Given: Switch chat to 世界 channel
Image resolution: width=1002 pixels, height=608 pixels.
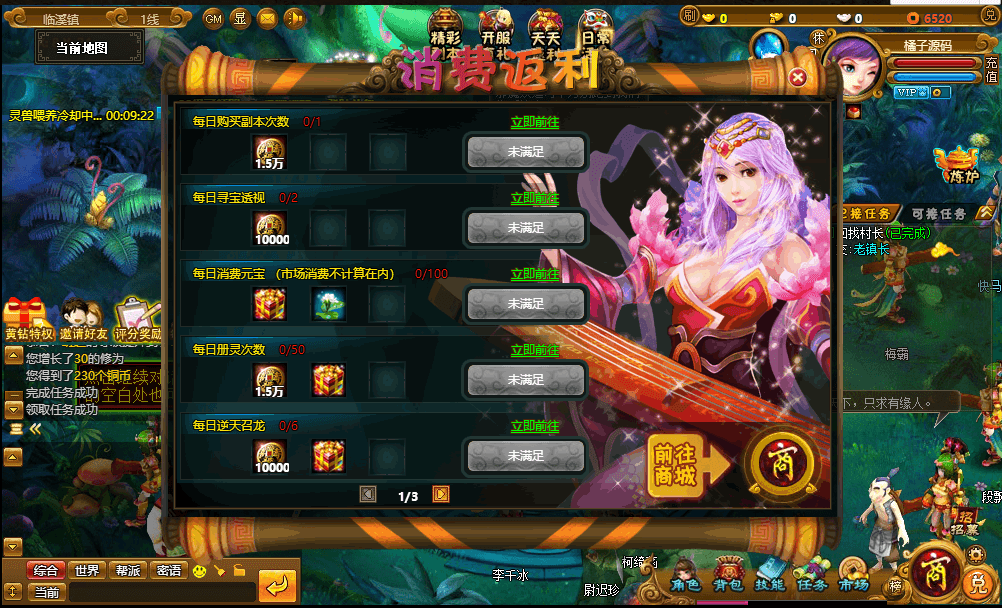Looking at the screenshot, I should click(87, 570).
